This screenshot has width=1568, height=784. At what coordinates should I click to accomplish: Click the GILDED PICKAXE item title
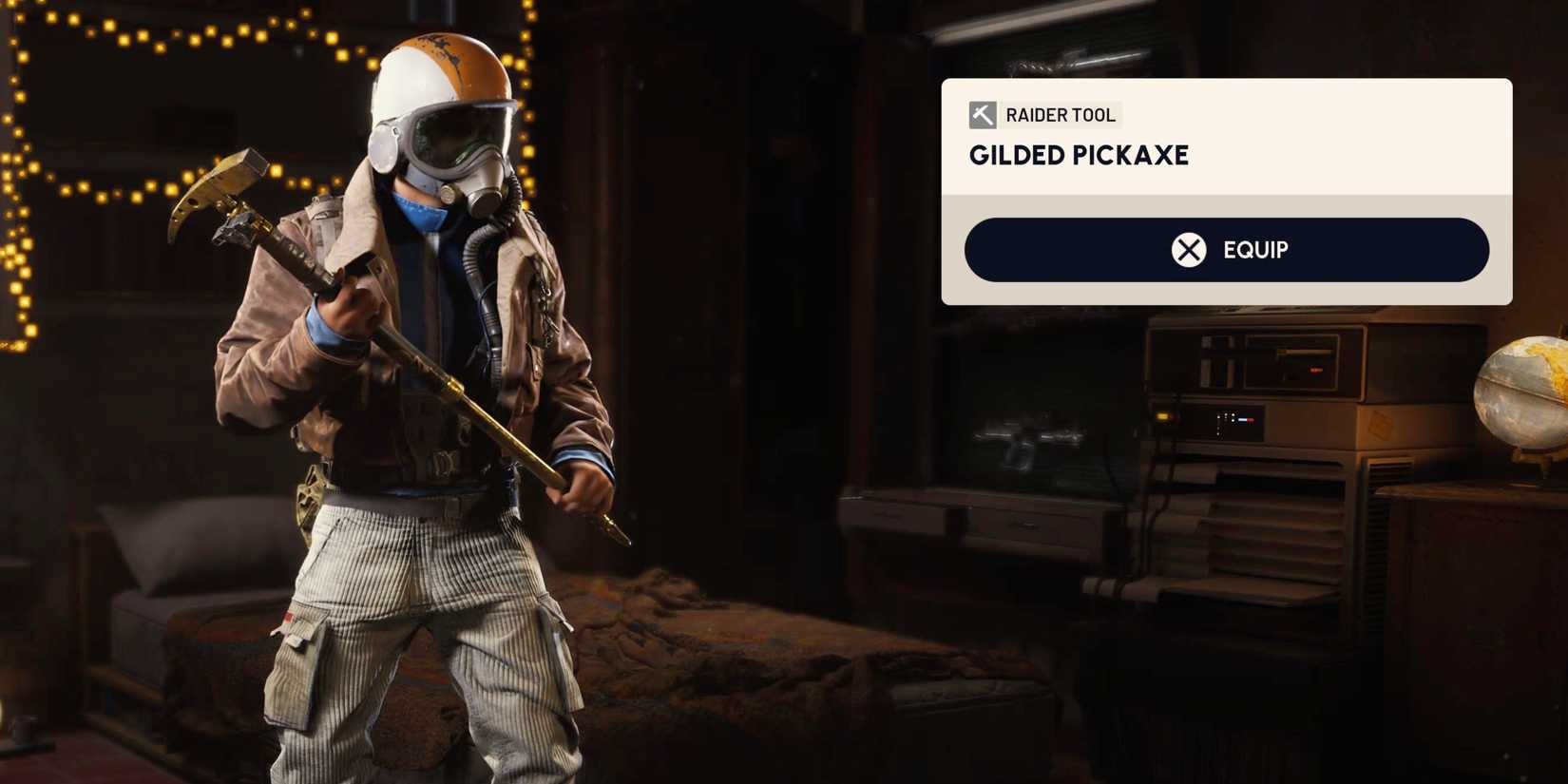[x=1078, y=155]
